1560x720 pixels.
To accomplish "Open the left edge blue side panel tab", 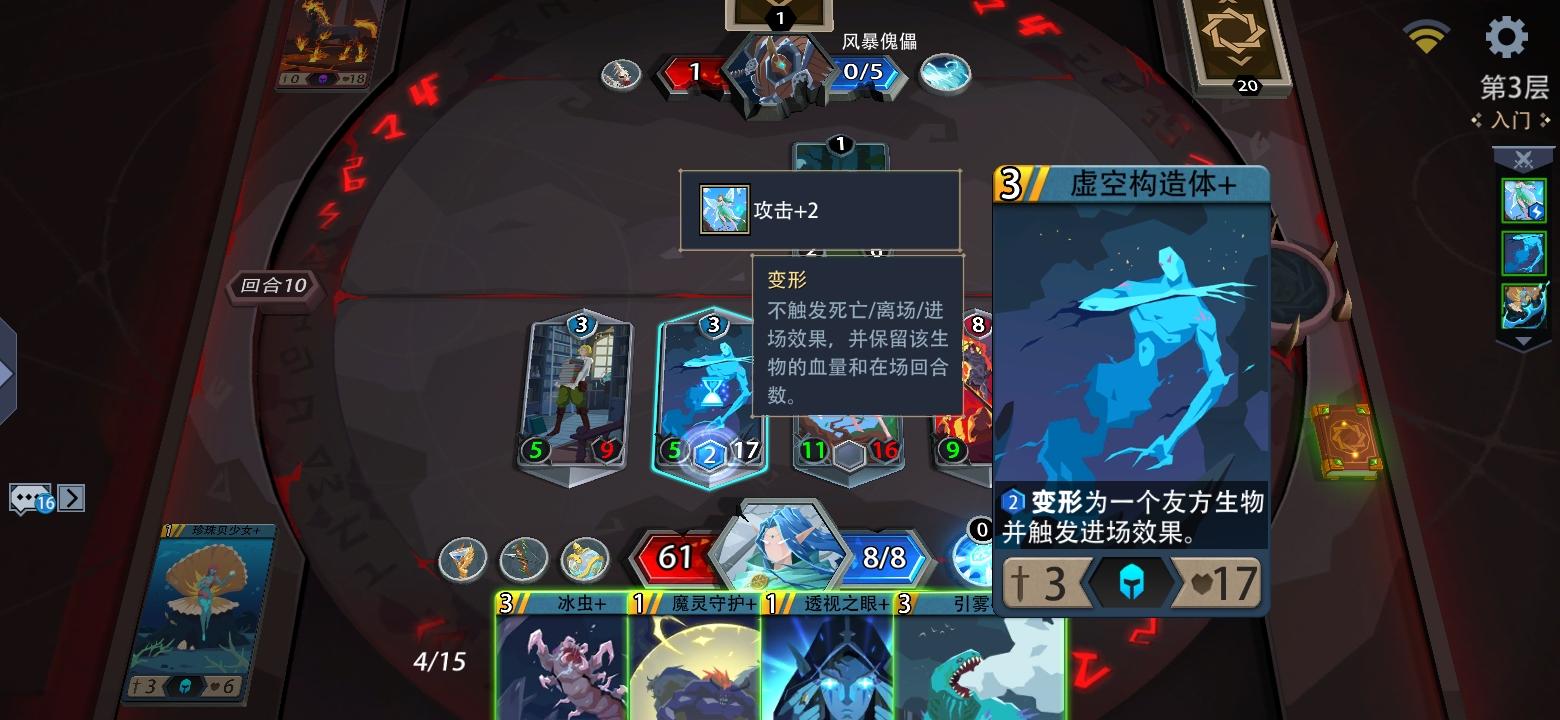I will coord(8,375).
